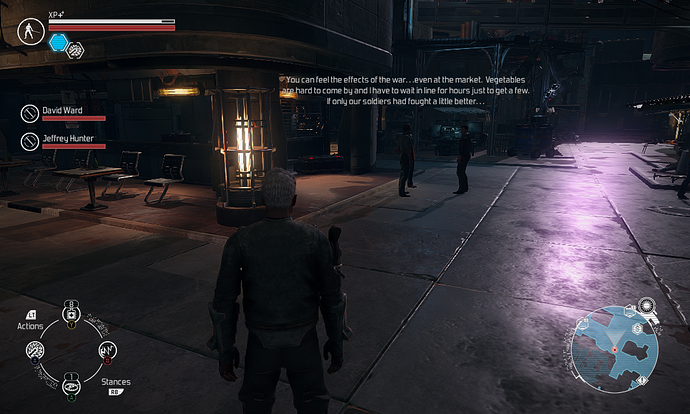The height and width of the screenshot is (414, 690).
Task: Click the striped circular icon above the minimap
Action: point(646,304)
